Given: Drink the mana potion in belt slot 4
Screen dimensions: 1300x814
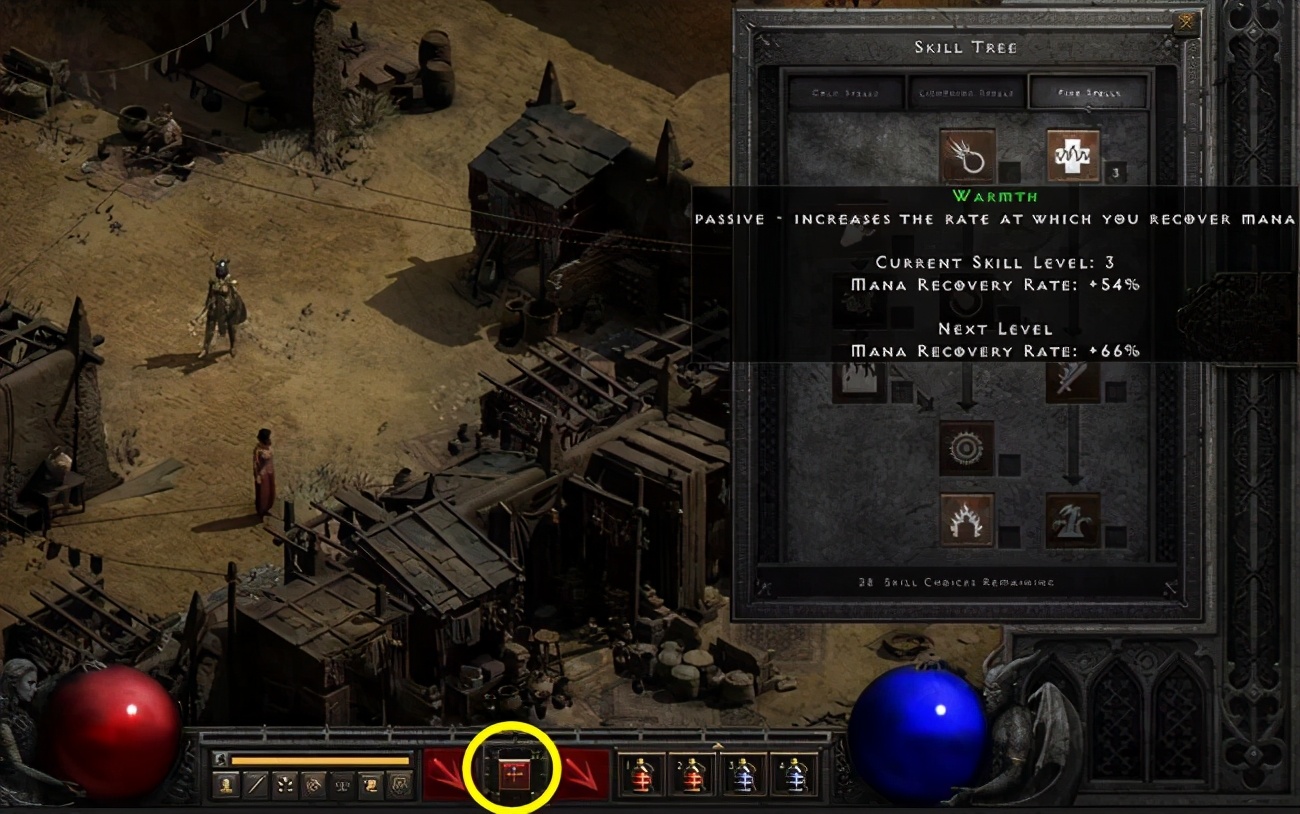Looking at the screenshot, I should [794, 775].
